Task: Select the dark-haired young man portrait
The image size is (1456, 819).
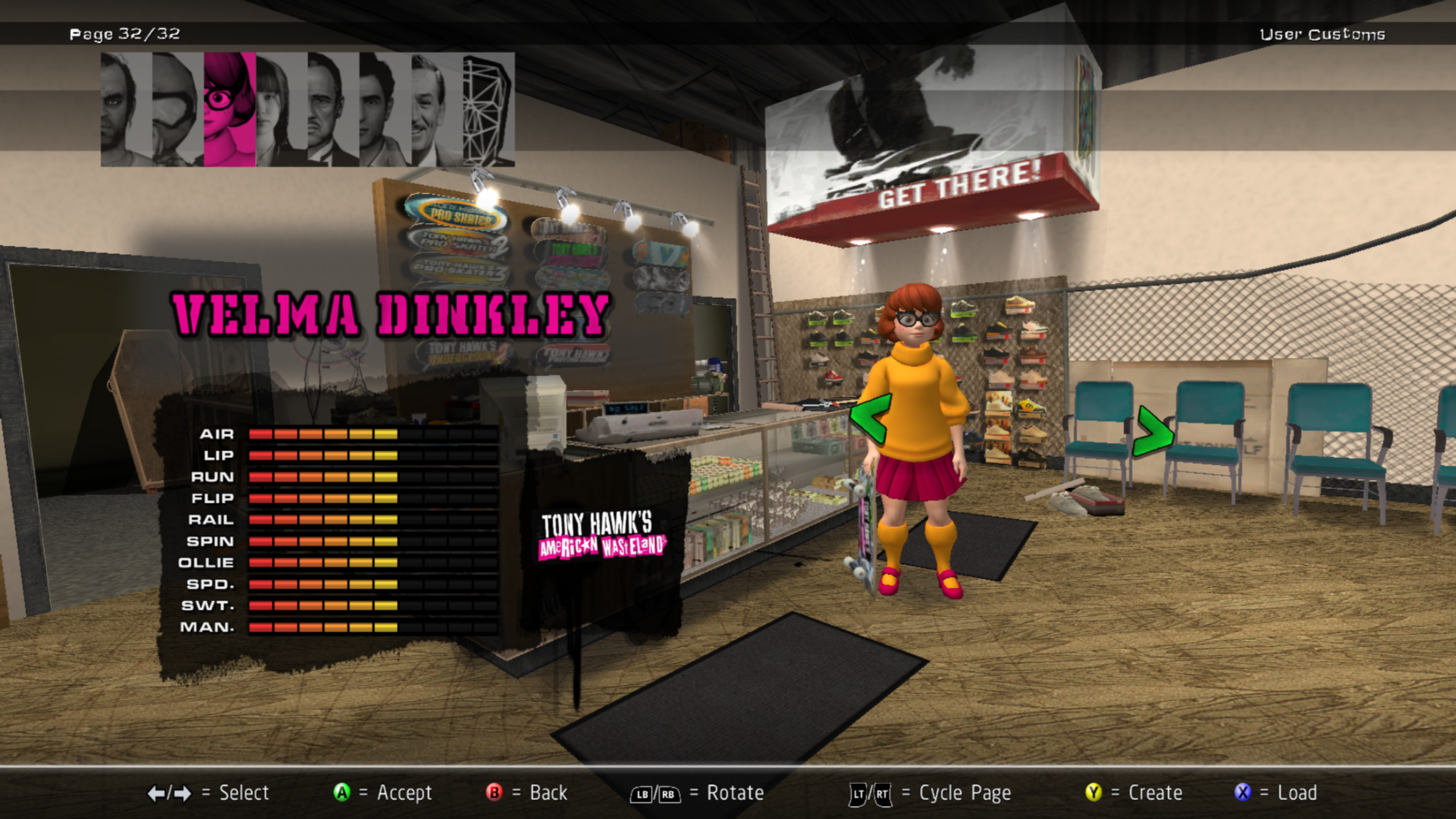Action: 384,109
